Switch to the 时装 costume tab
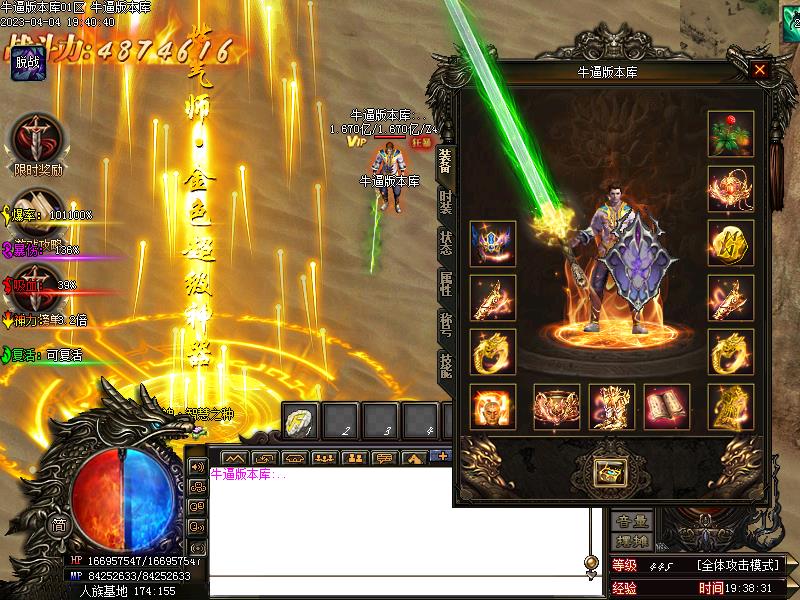Screen dimensions: 800x600 click(445, 200)
